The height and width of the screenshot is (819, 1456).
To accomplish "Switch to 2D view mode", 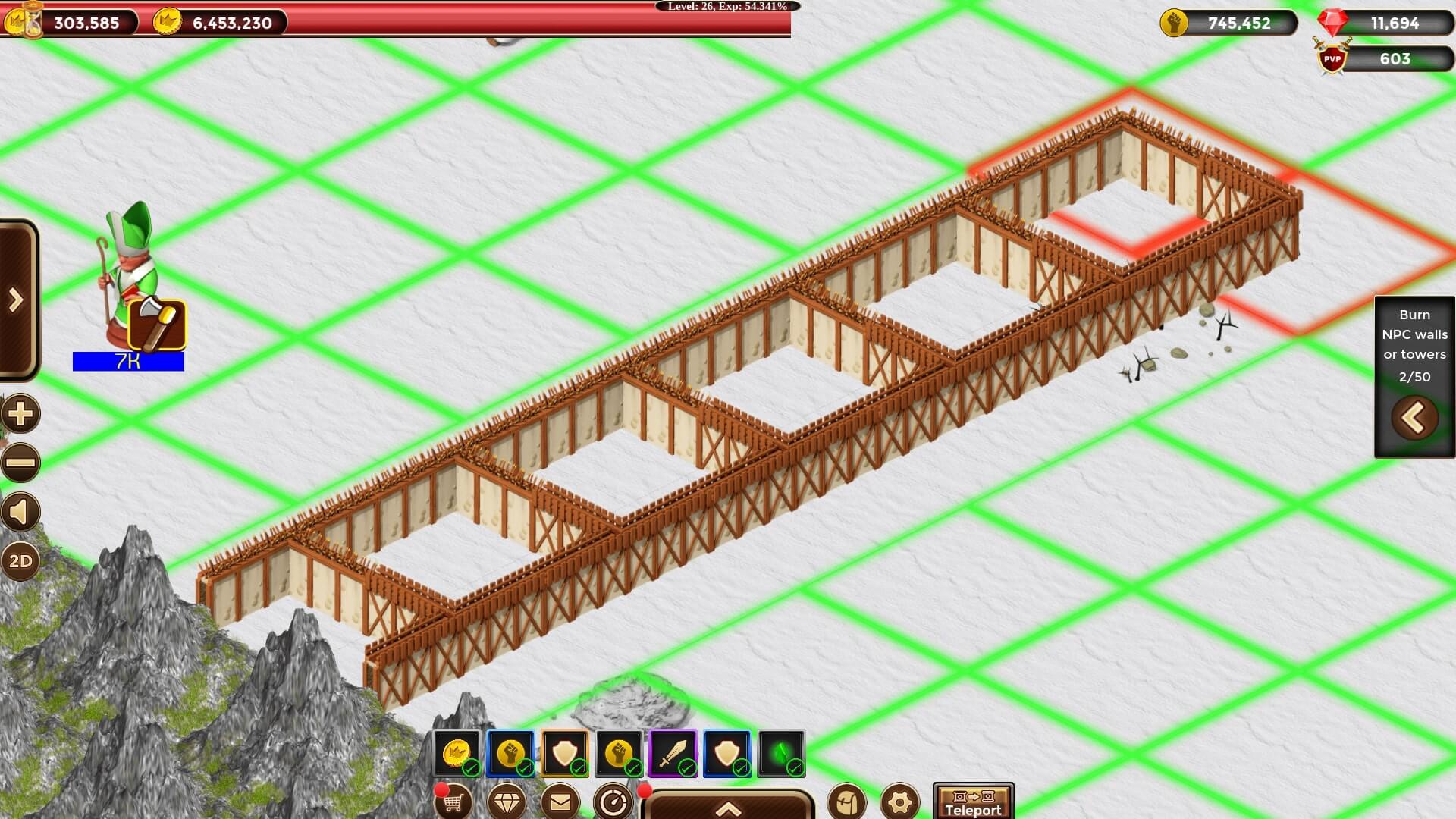I will (x=20, y=562).
